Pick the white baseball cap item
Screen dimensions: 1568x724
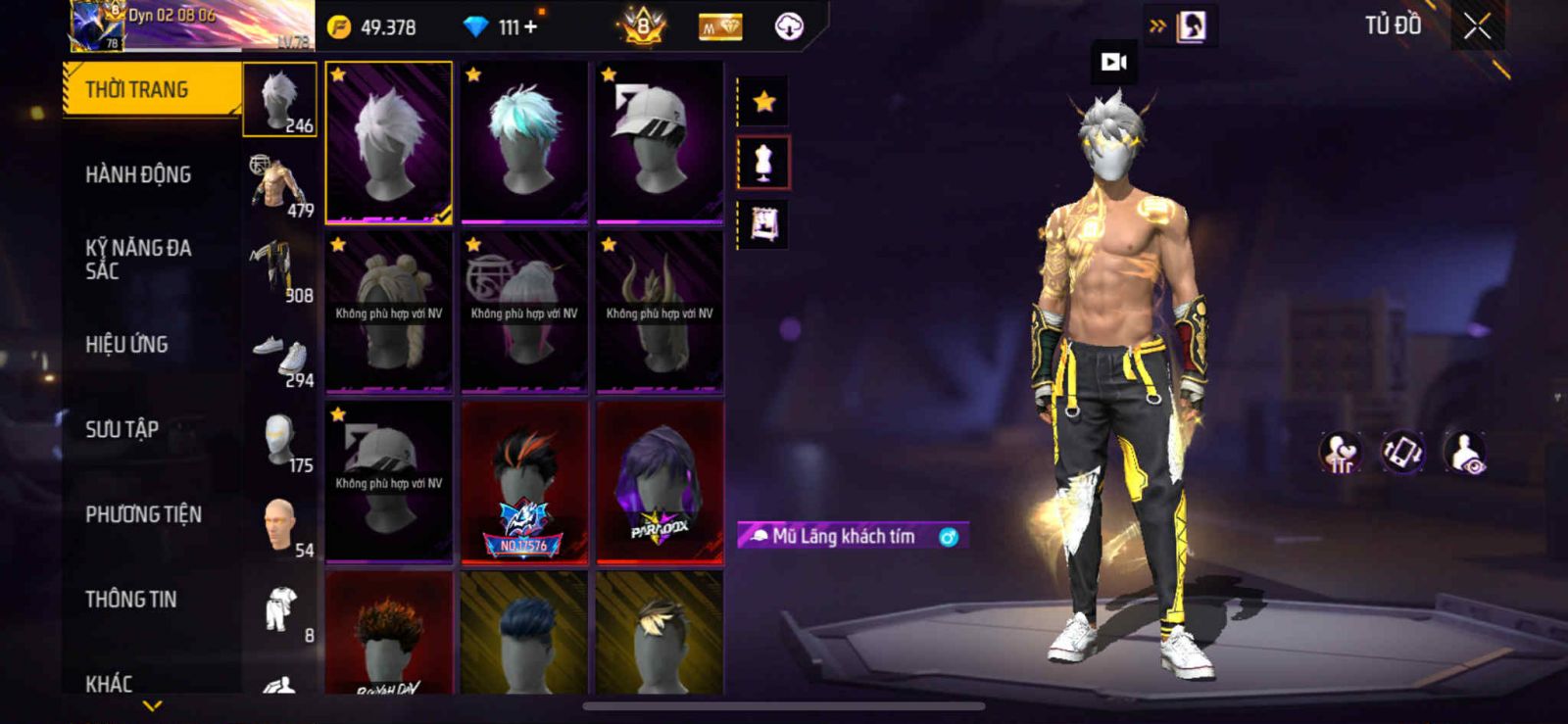tap(660, 142)
